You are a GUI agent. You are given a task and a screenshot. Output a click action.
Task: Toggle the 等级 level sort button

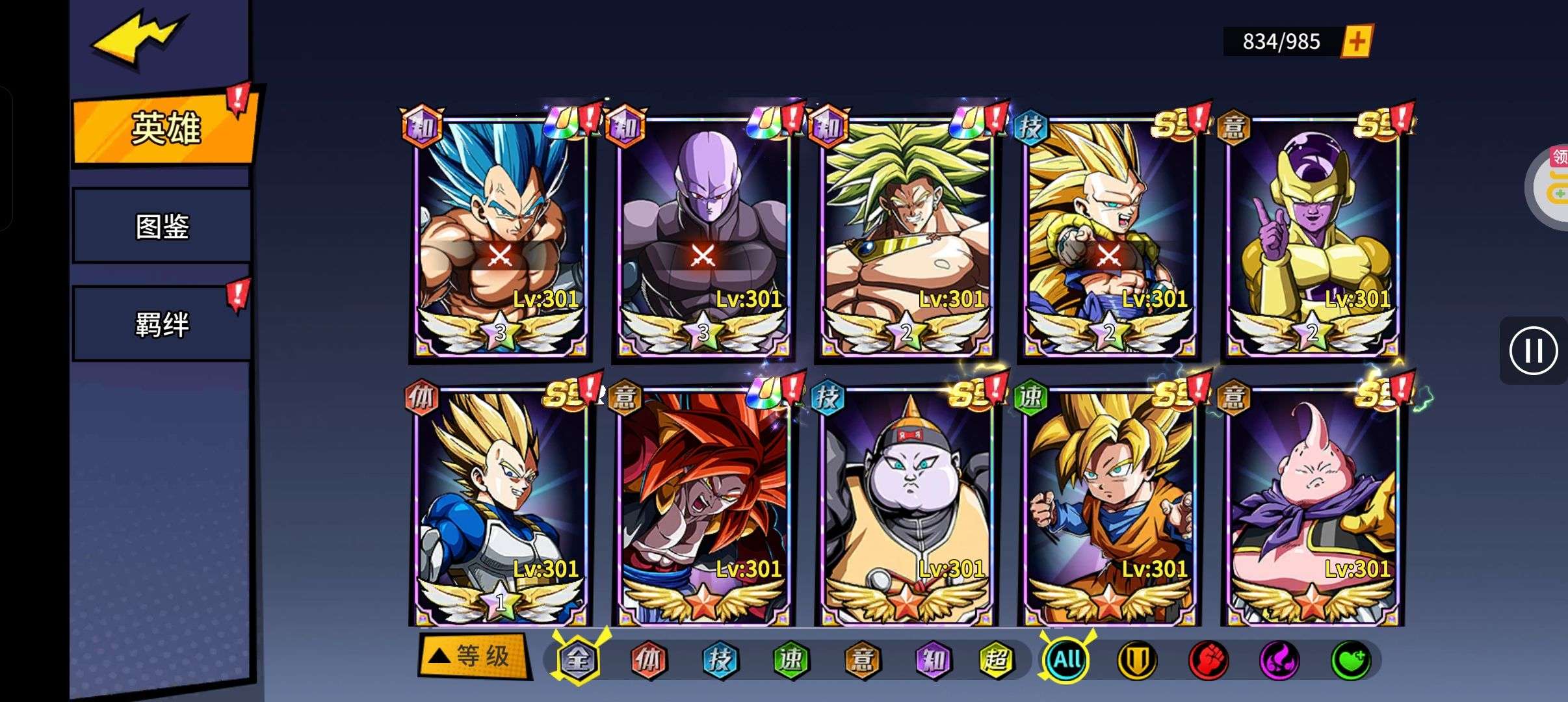tap(473, 656)
